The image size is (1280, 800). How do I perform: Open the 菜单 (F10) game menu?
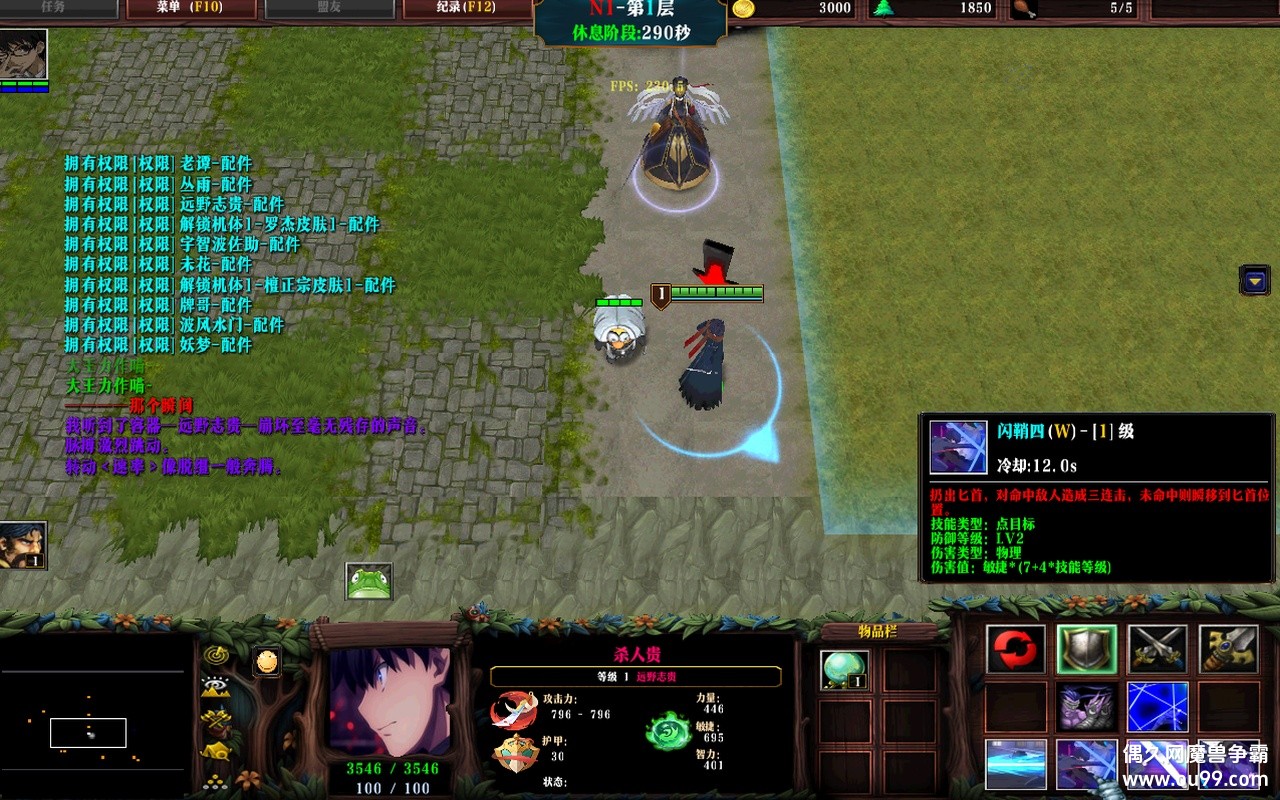tap(191, 9)
